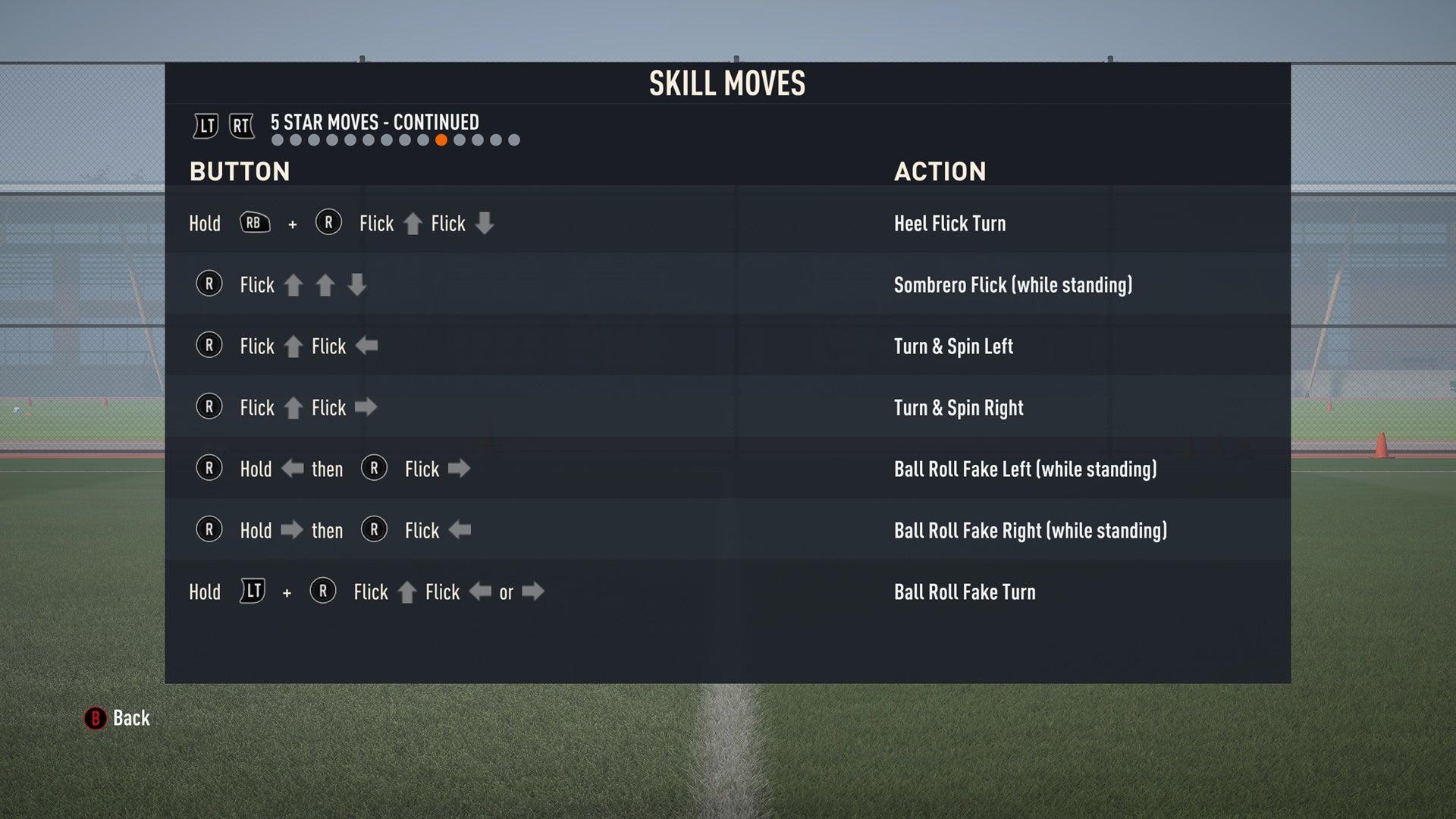Image resolution: width=1456 pixels, height=819 pixels.
Task: Click the R stick icon beside Sombrero Flick
Action: pos(209,284)
